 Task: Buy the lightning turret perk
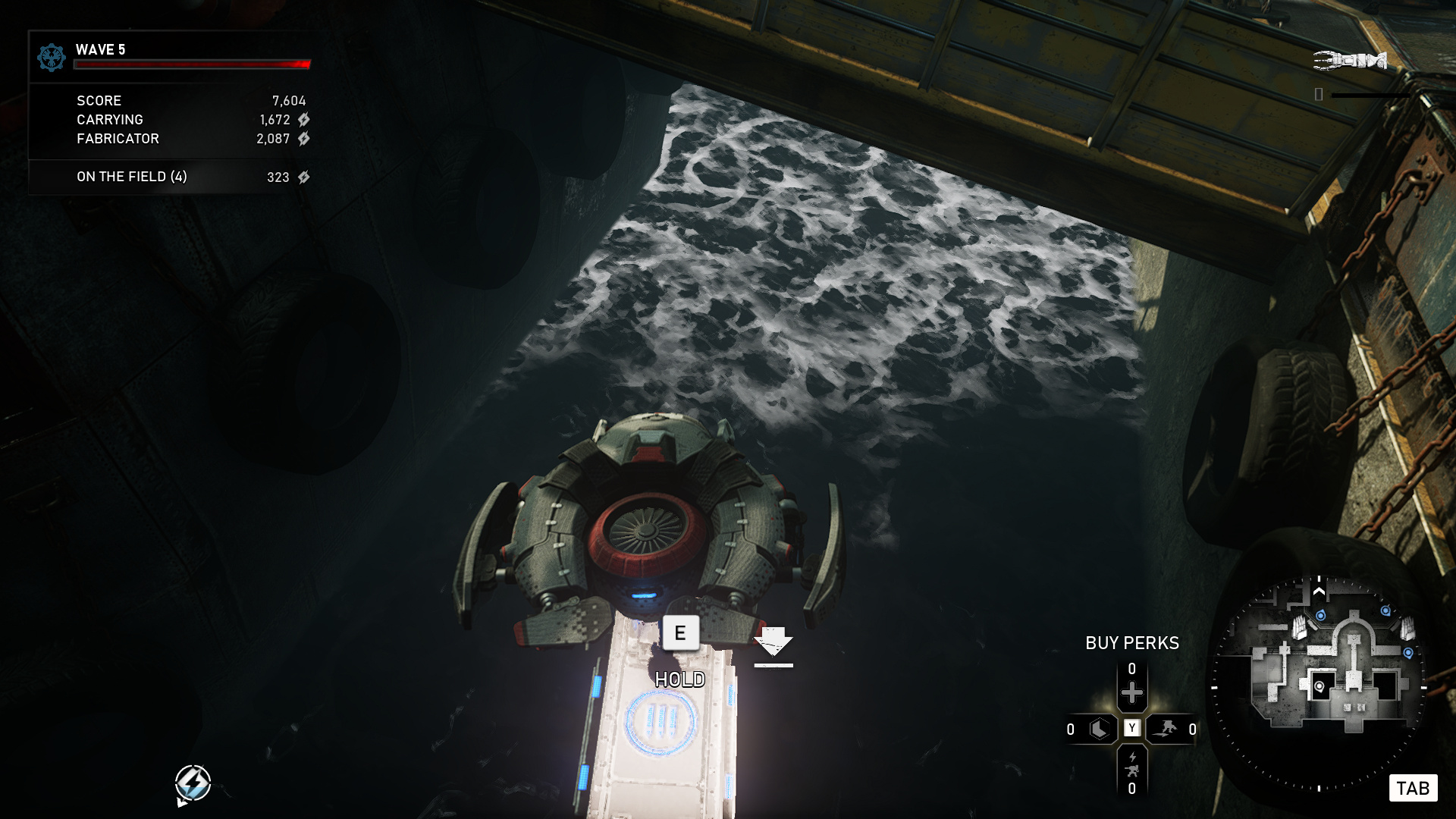pyautogui.click(x=1131, y=764)
